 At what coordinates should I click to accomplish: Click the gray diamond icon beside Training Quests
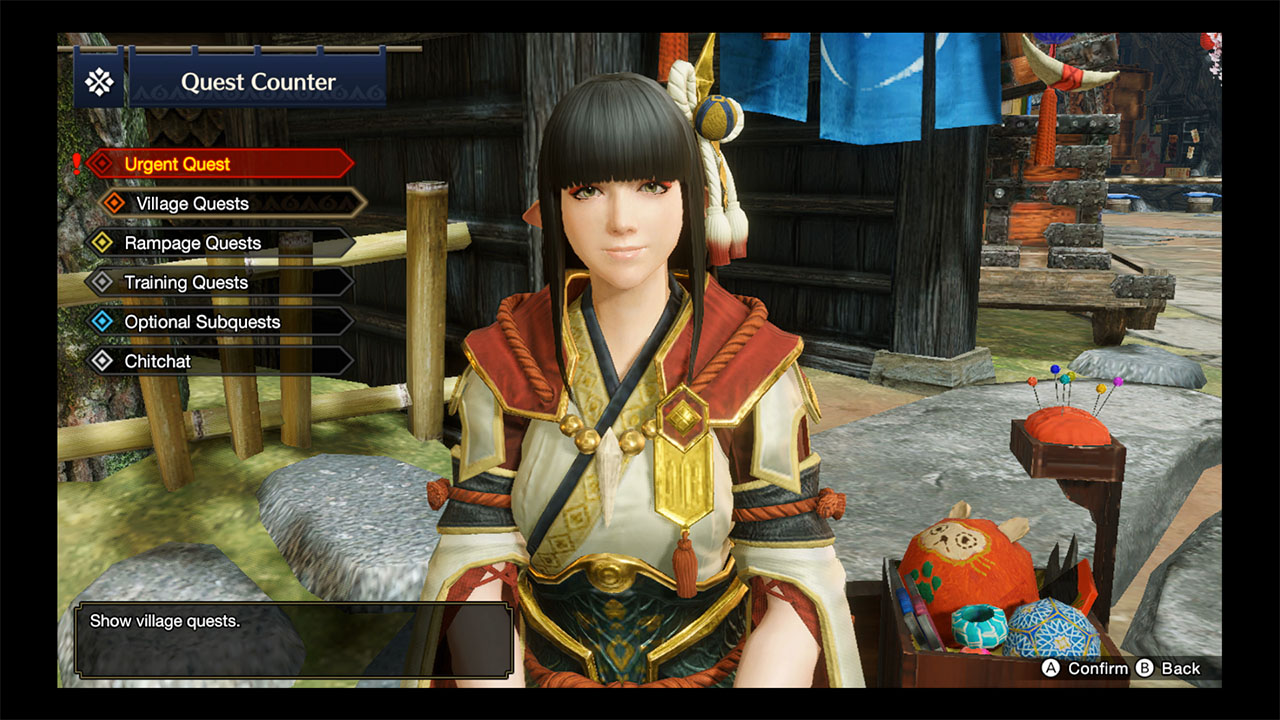[x=101, y=282]
